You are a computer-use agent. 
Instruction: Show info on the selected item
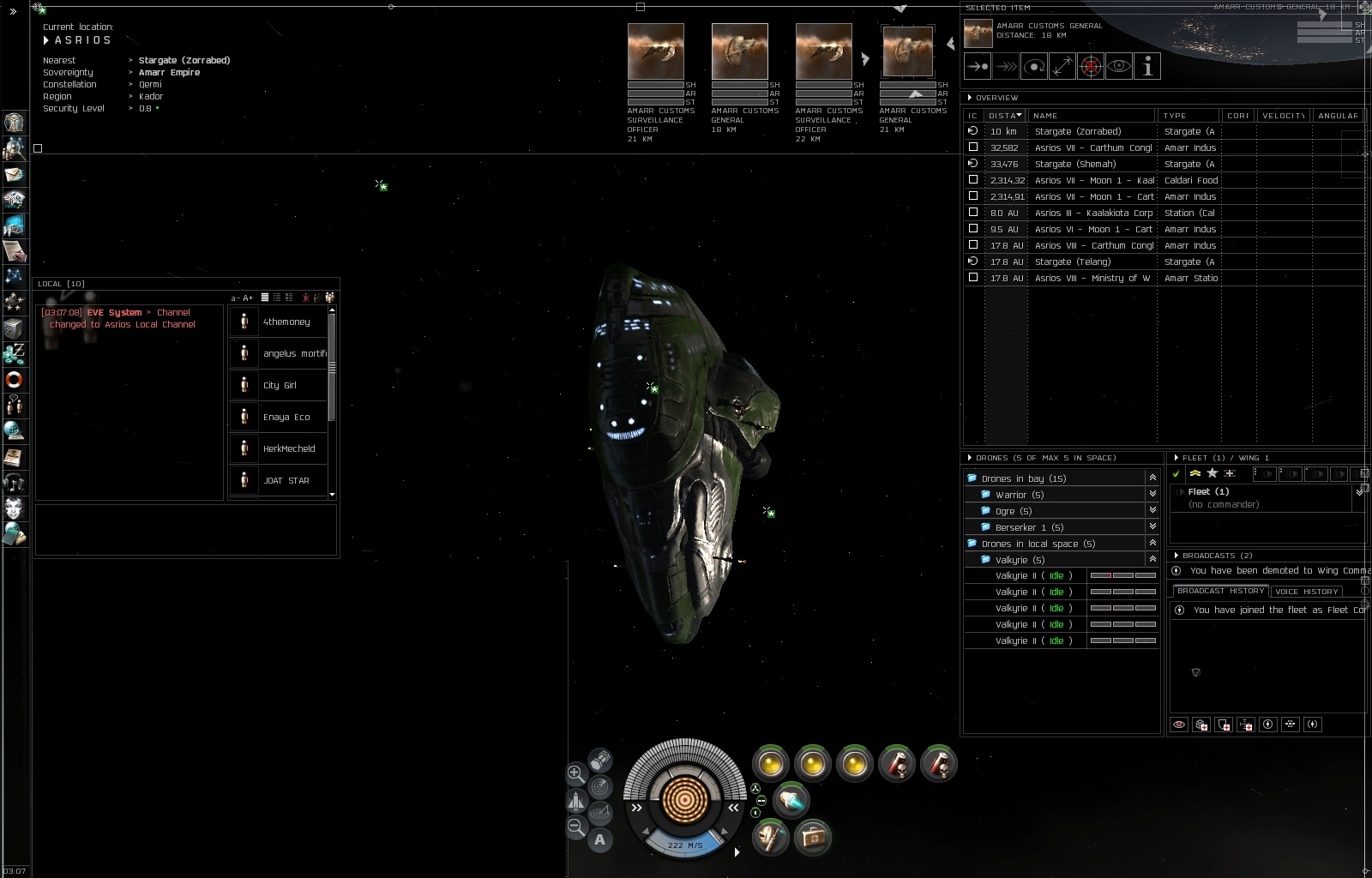(x=1147, y=66)
